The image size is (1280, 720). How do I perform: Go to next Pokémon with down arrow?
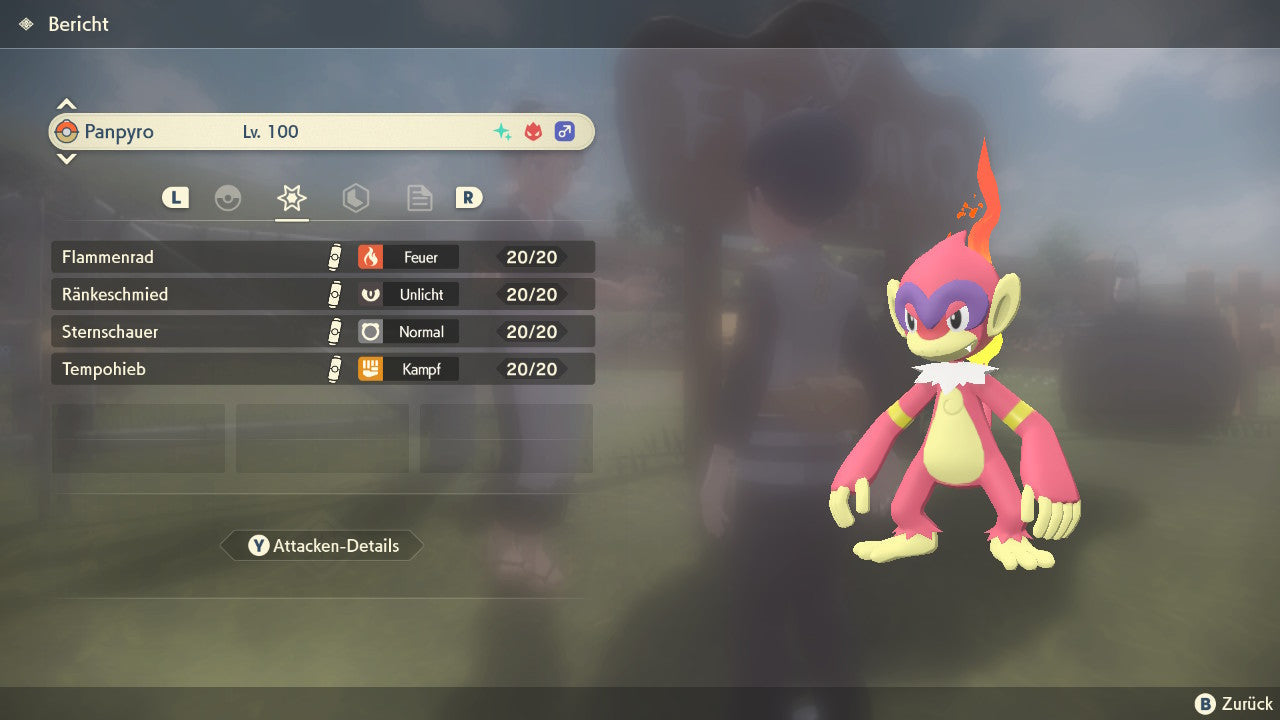(x=66, y=158)
